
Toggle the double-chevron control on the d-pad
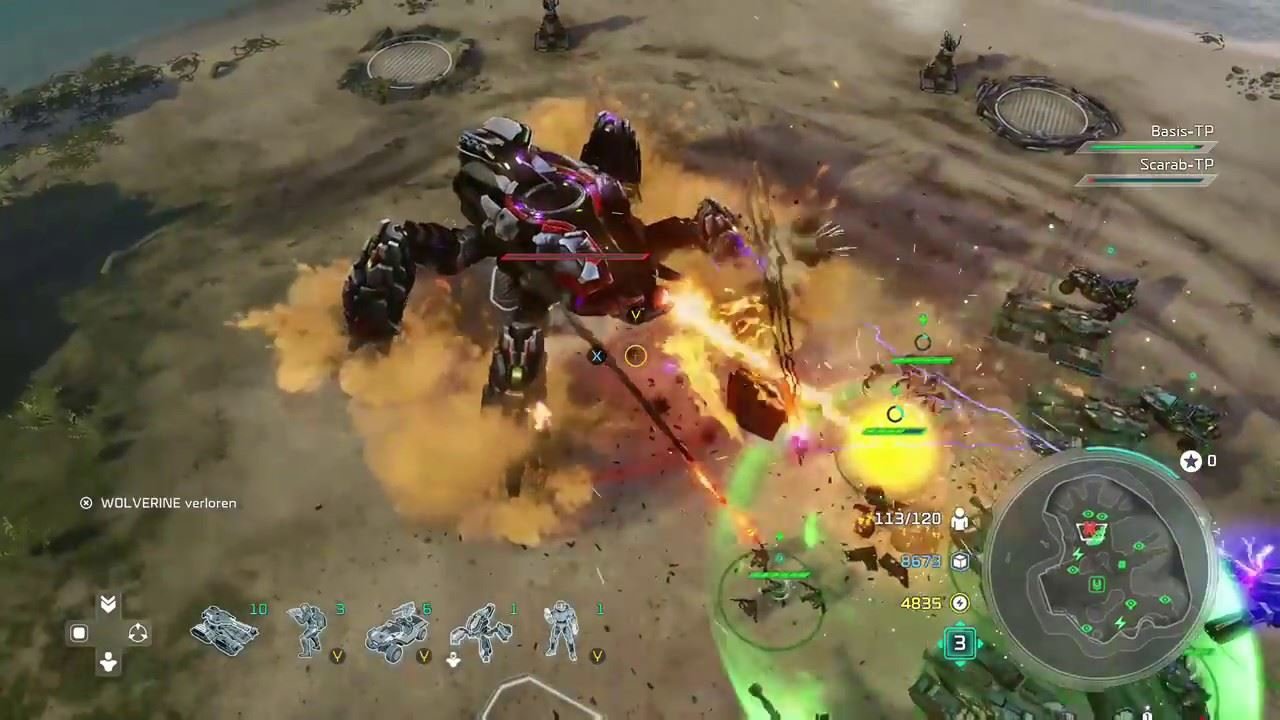(106, 604)
